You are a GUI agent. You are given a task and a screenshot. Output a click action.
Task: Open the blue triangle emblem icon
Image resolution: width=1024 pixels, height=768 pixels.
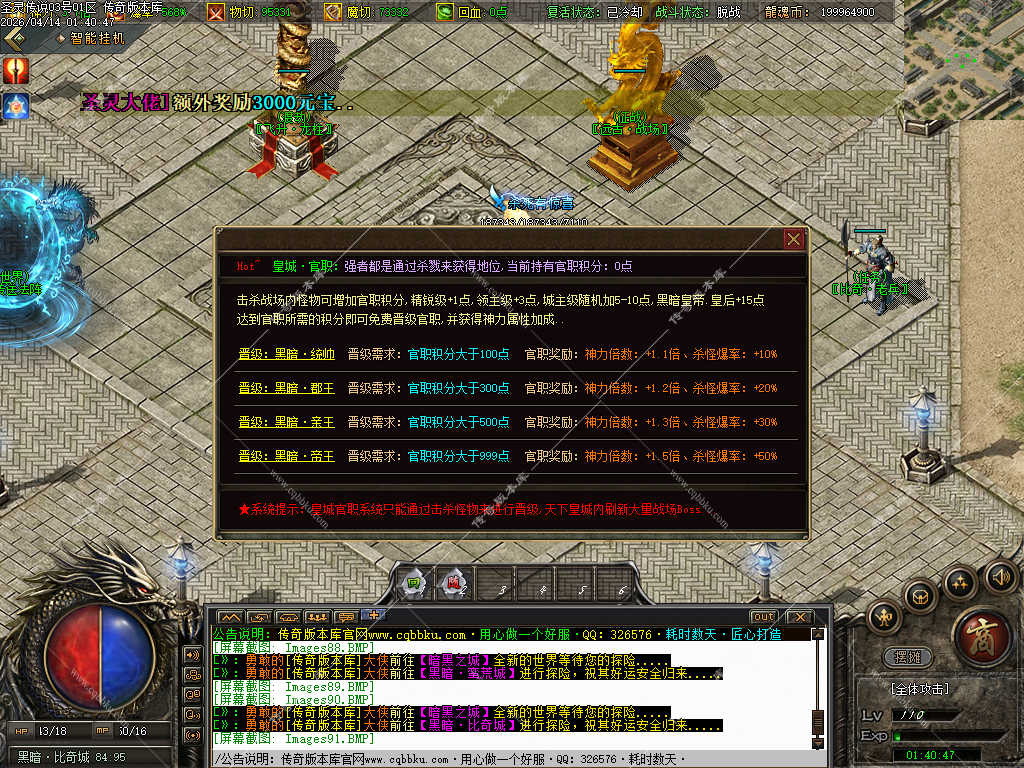point(16,106)
